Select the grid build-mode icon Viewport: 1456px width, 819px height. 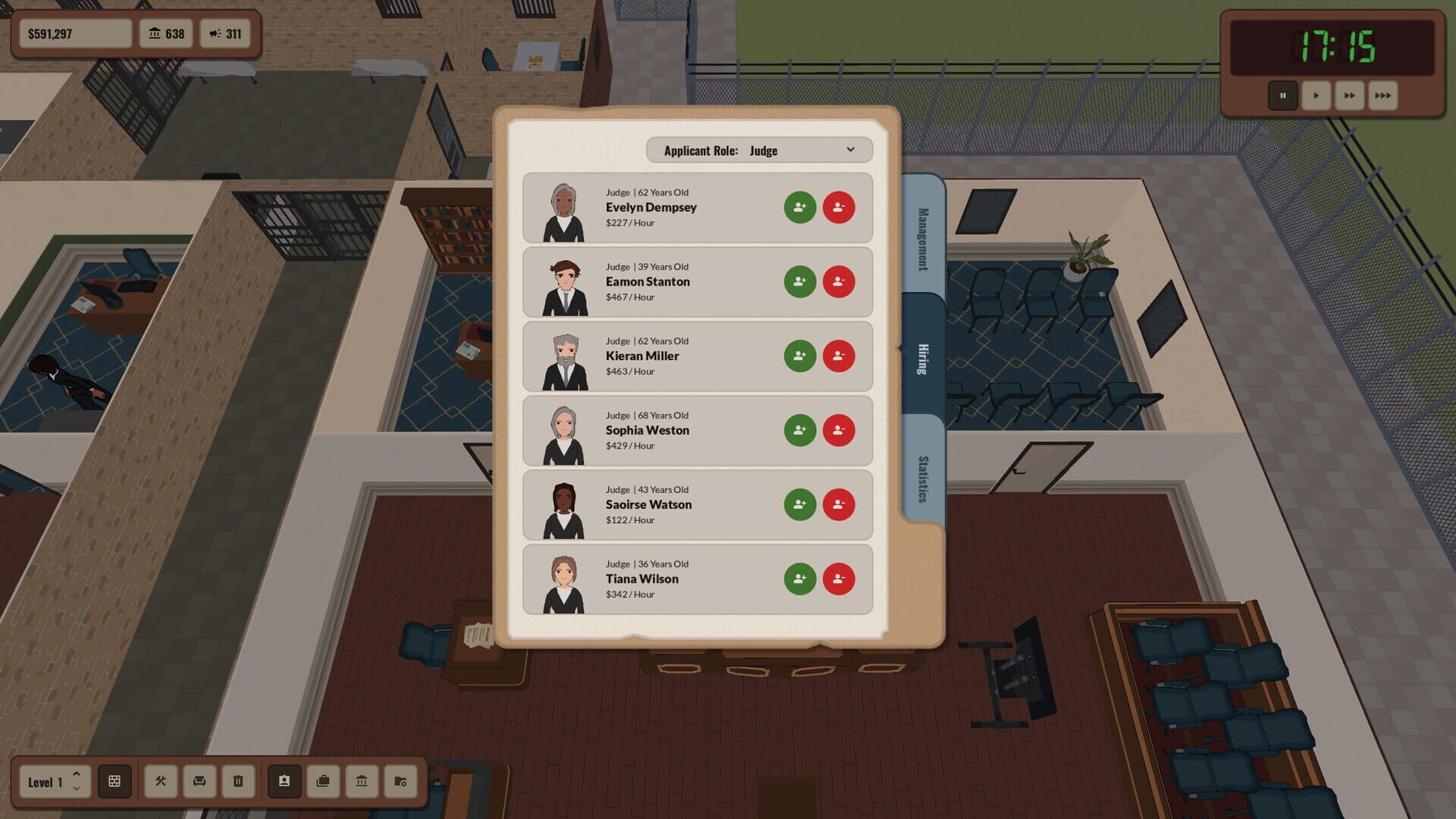click(x=115, y=782)
